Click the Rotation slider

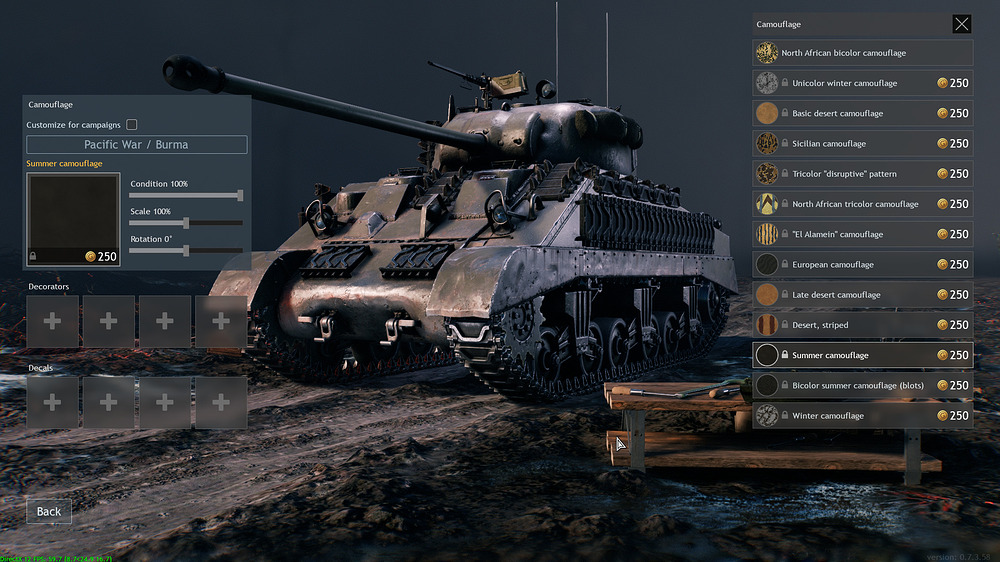(186, 251)
